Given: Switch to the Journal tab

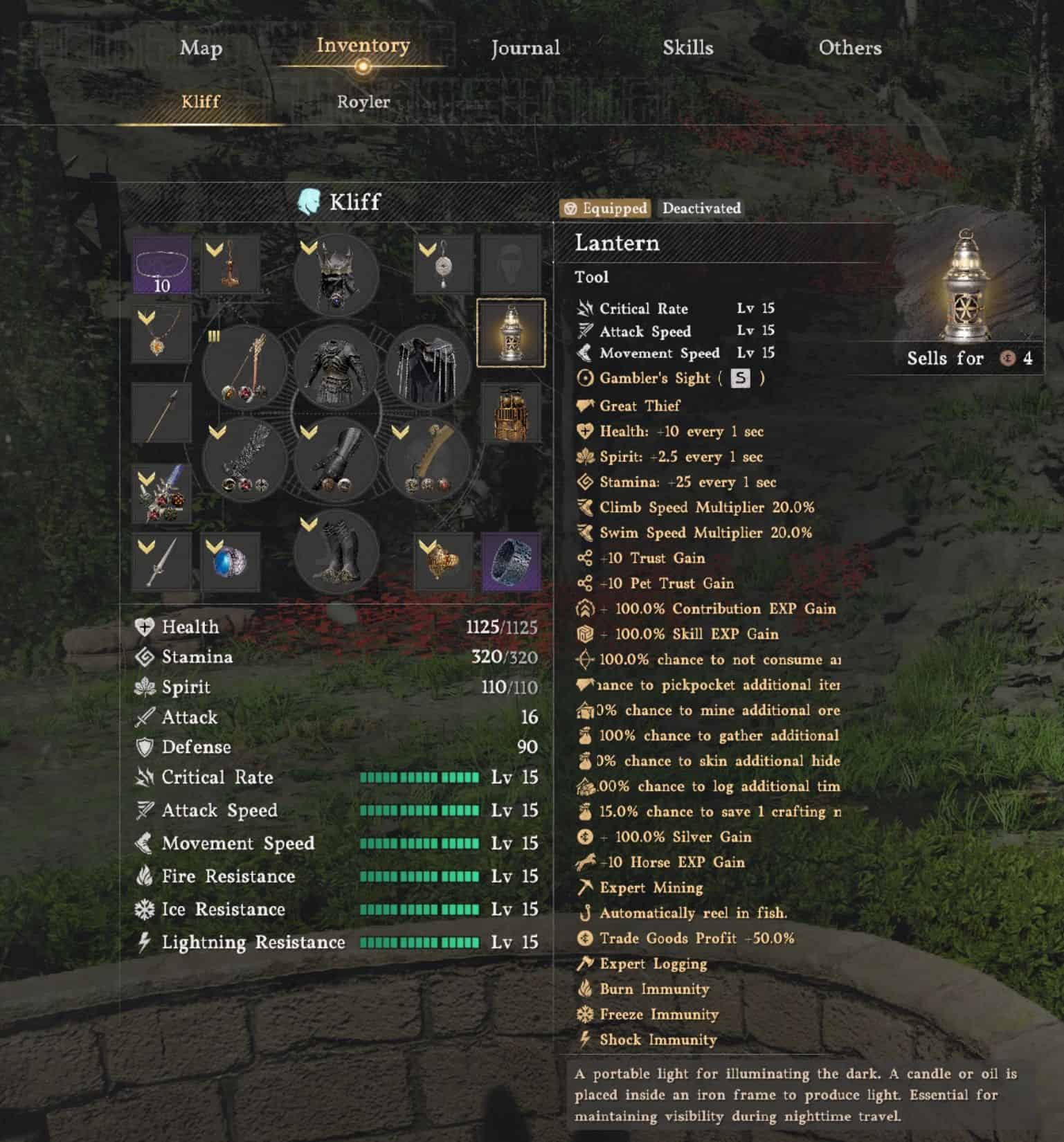Looking at the screenshot, I should pos(525,48).
